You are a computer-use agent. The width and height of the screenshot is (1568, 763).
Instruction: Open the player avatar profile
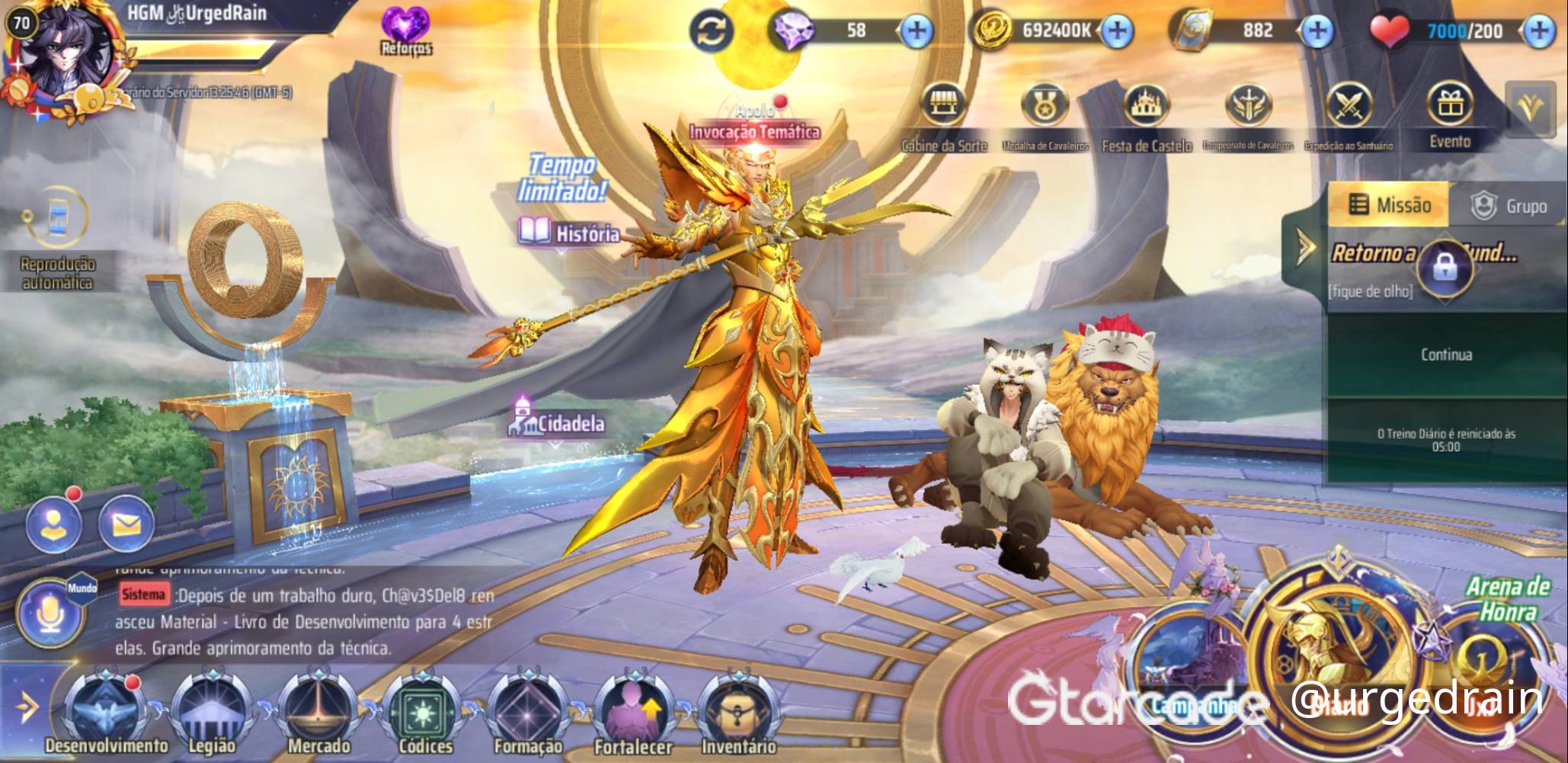pyautogui.click(x=70, y=58)
